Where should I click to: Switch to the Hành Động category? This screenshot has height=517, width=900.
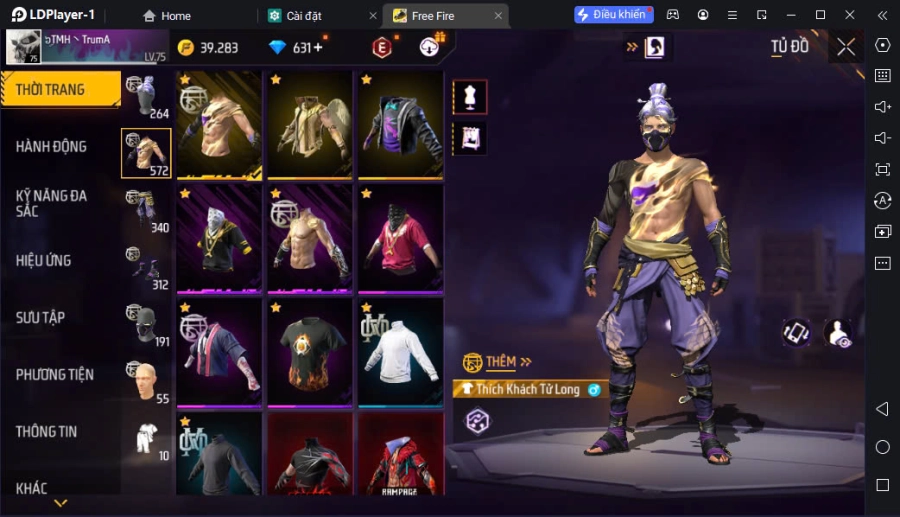point(52,146)
